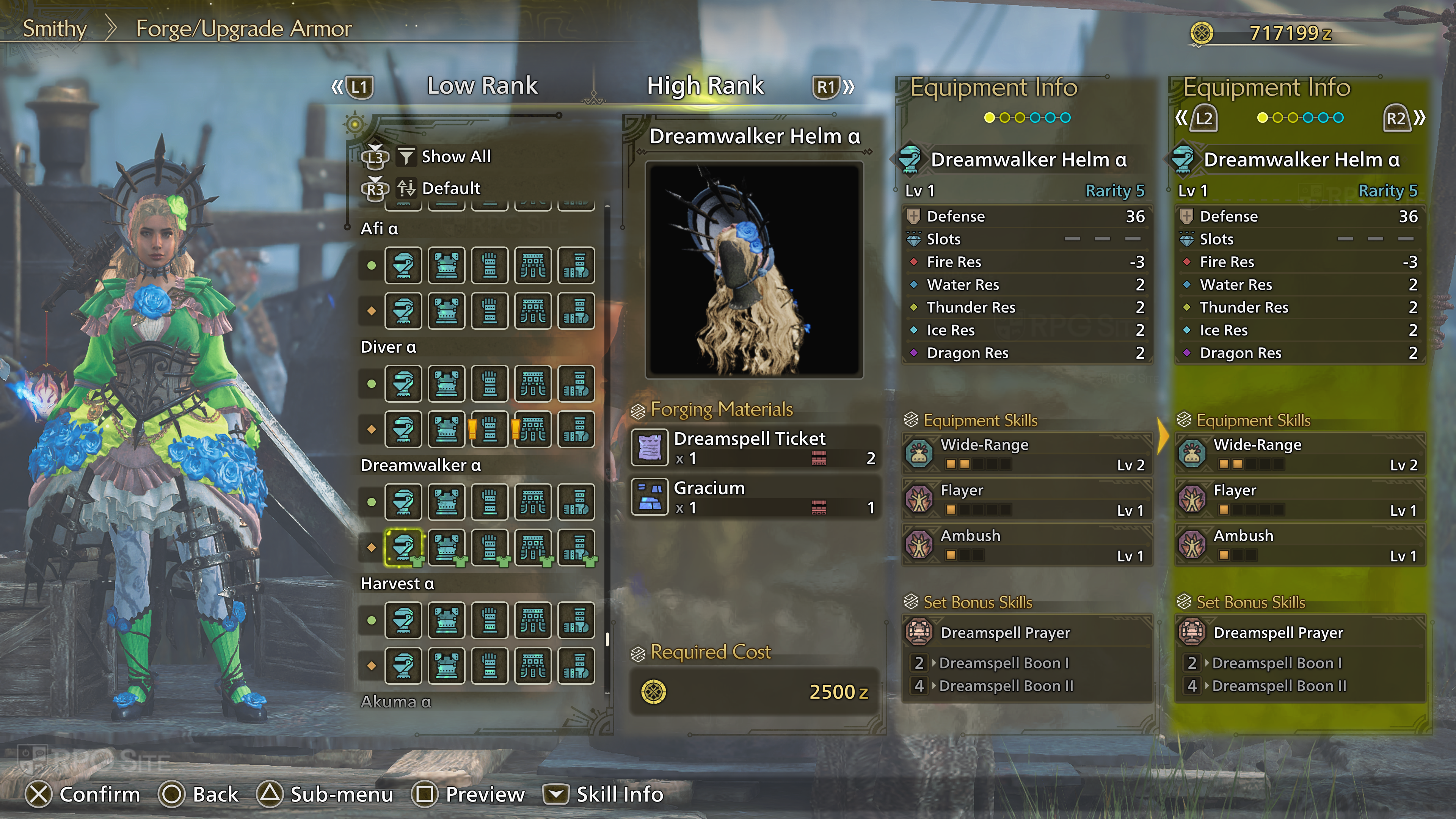Change the Default sort order
Viewport: 1456px width, 819px height.
click(450, 188)
